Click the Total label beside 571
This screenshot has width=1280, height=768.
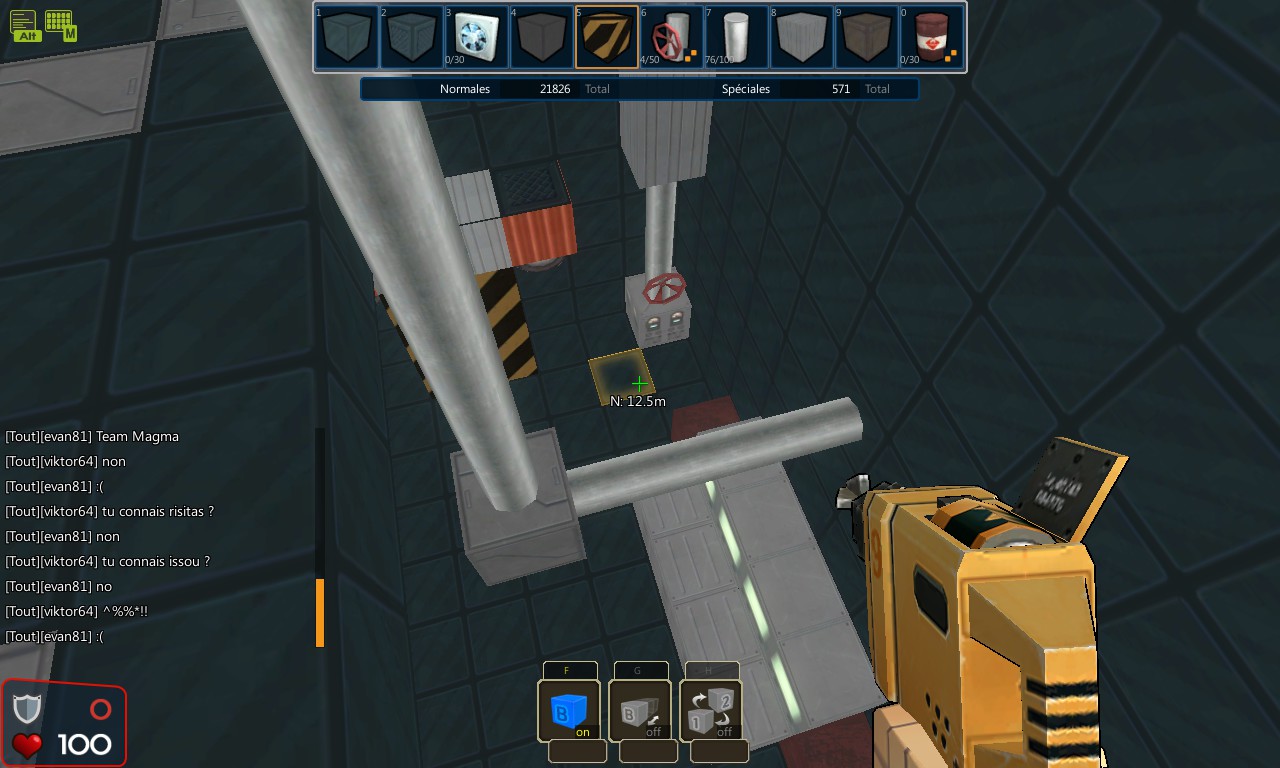[x=877, y=88]
